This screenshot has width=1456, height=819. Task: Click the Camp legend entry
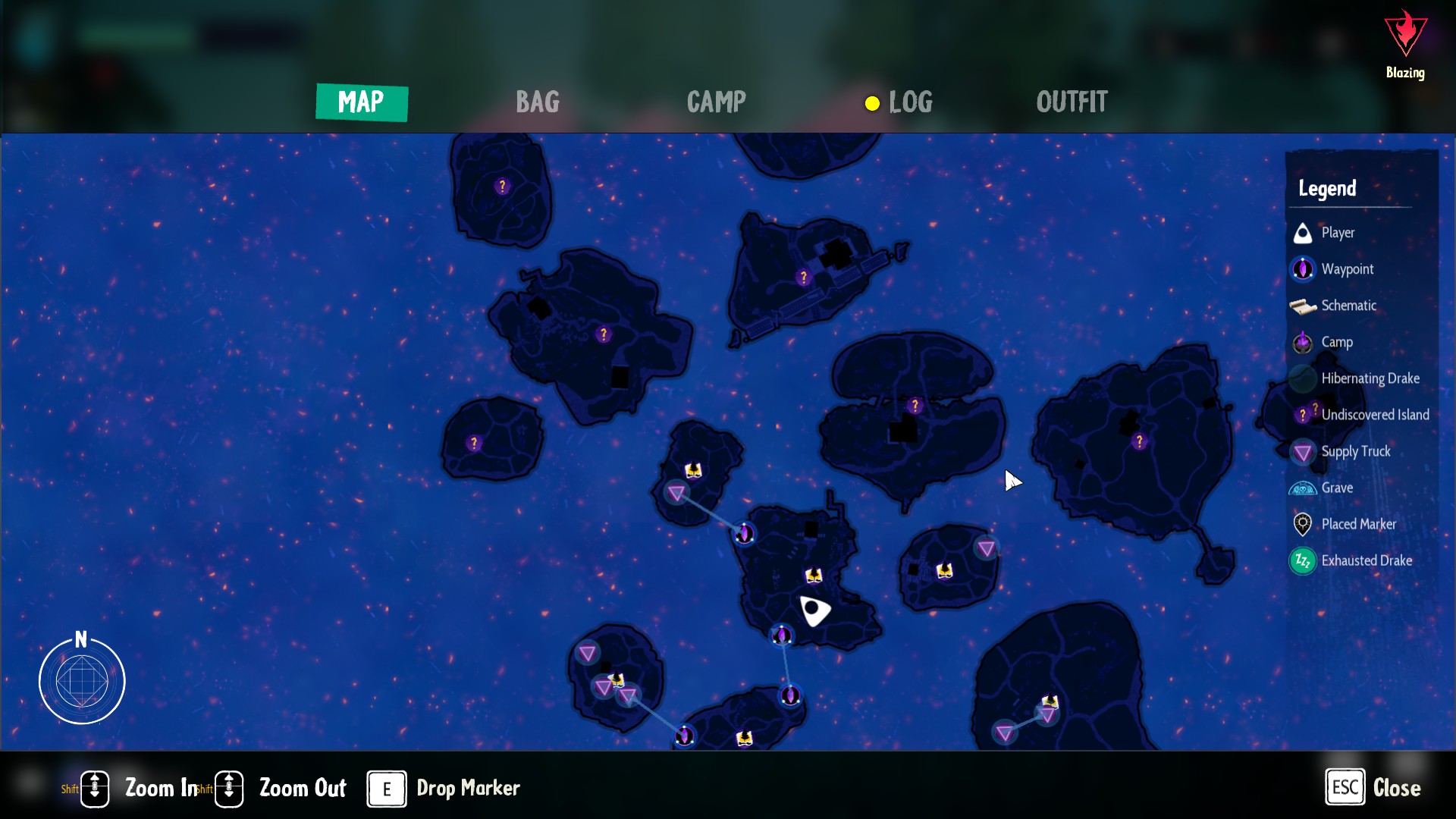tap(1336, 342)
